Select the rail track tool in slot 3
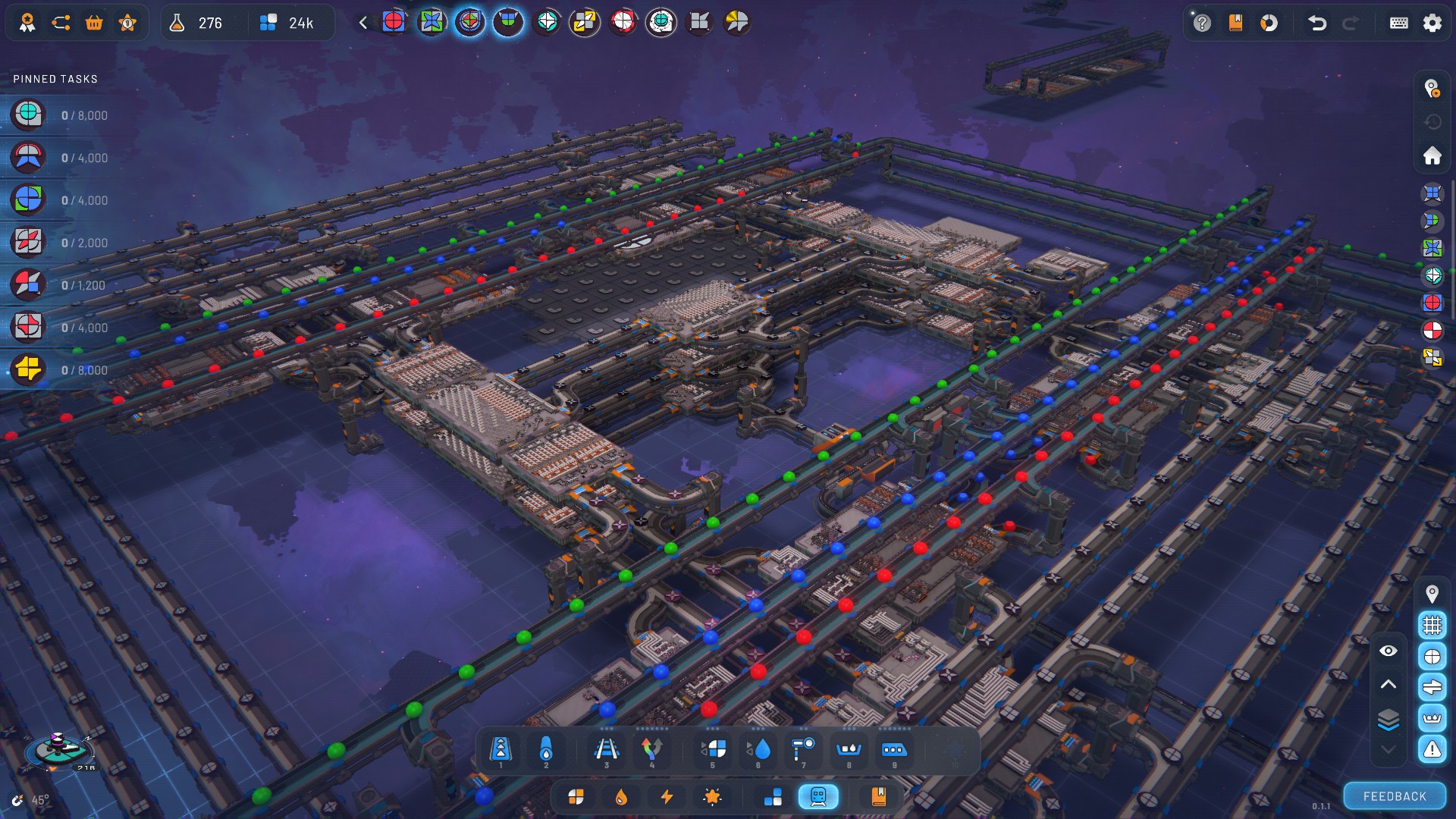The image size is (1456, 819). pyautogui.click(x=606, y=750)
